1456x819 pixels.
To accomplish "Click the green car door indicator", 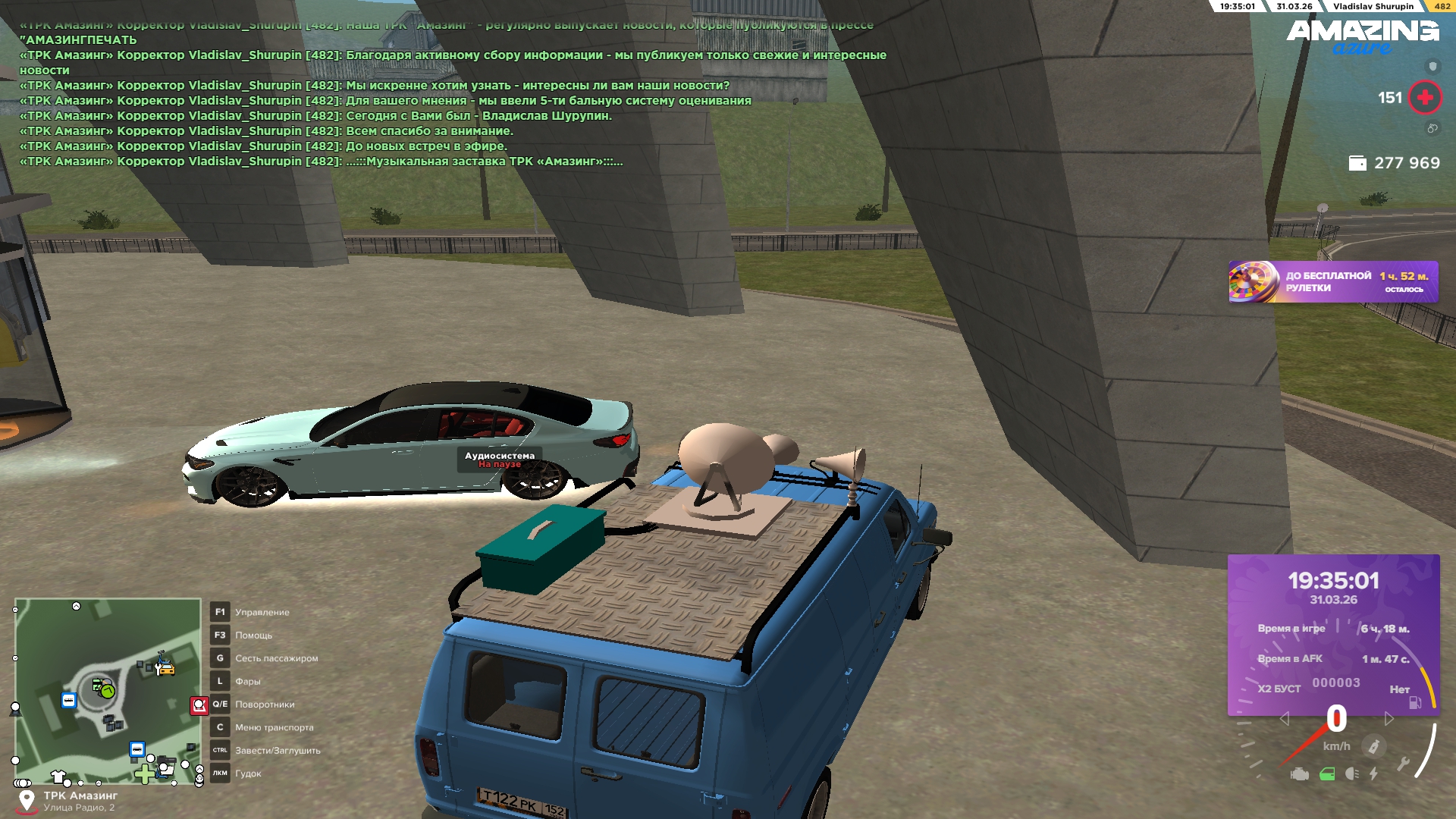I will pyautogui.click(x=1326, y=774).
